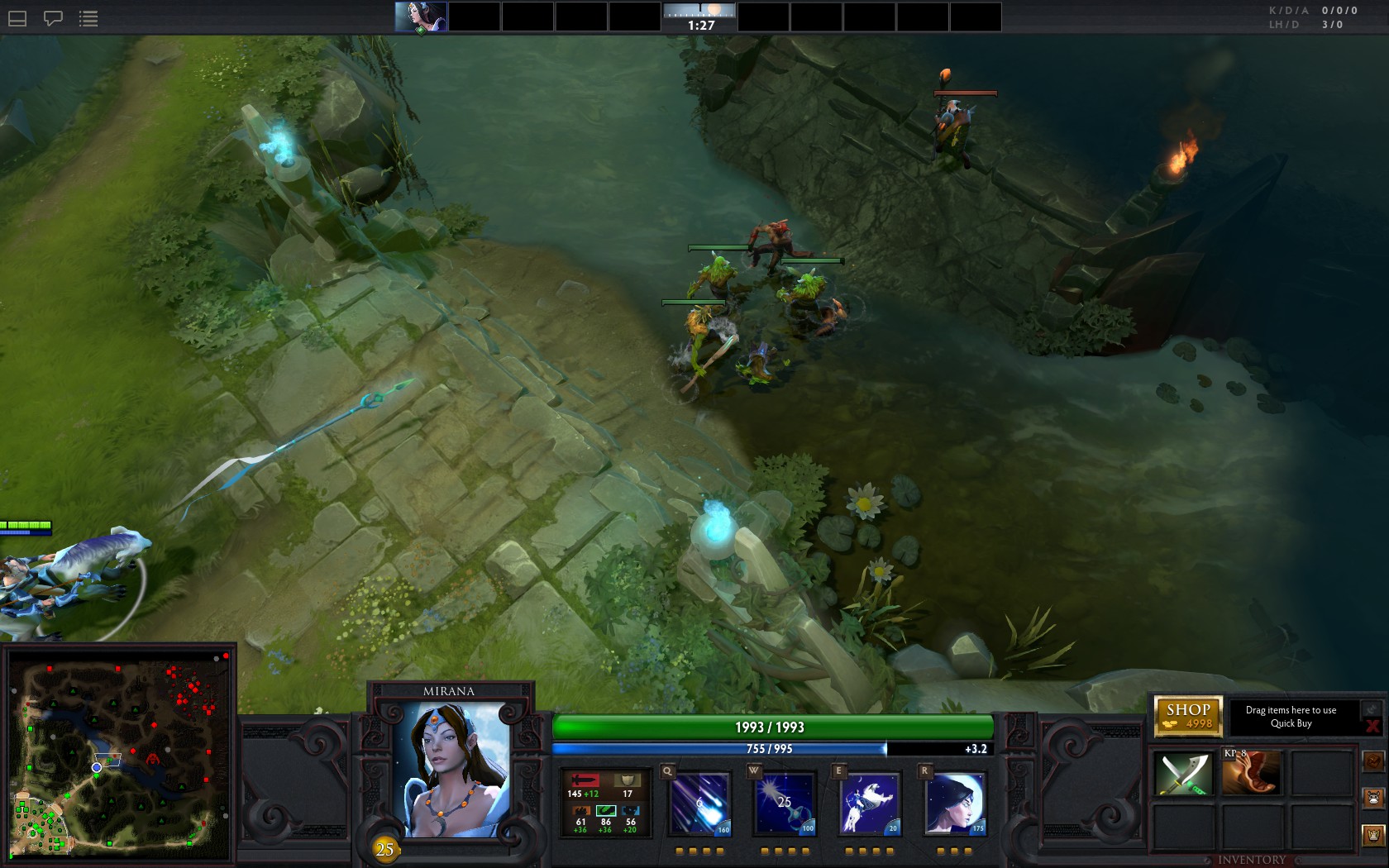Open the gold SHOP button

pyautogui.click(x=1188, y=716)
